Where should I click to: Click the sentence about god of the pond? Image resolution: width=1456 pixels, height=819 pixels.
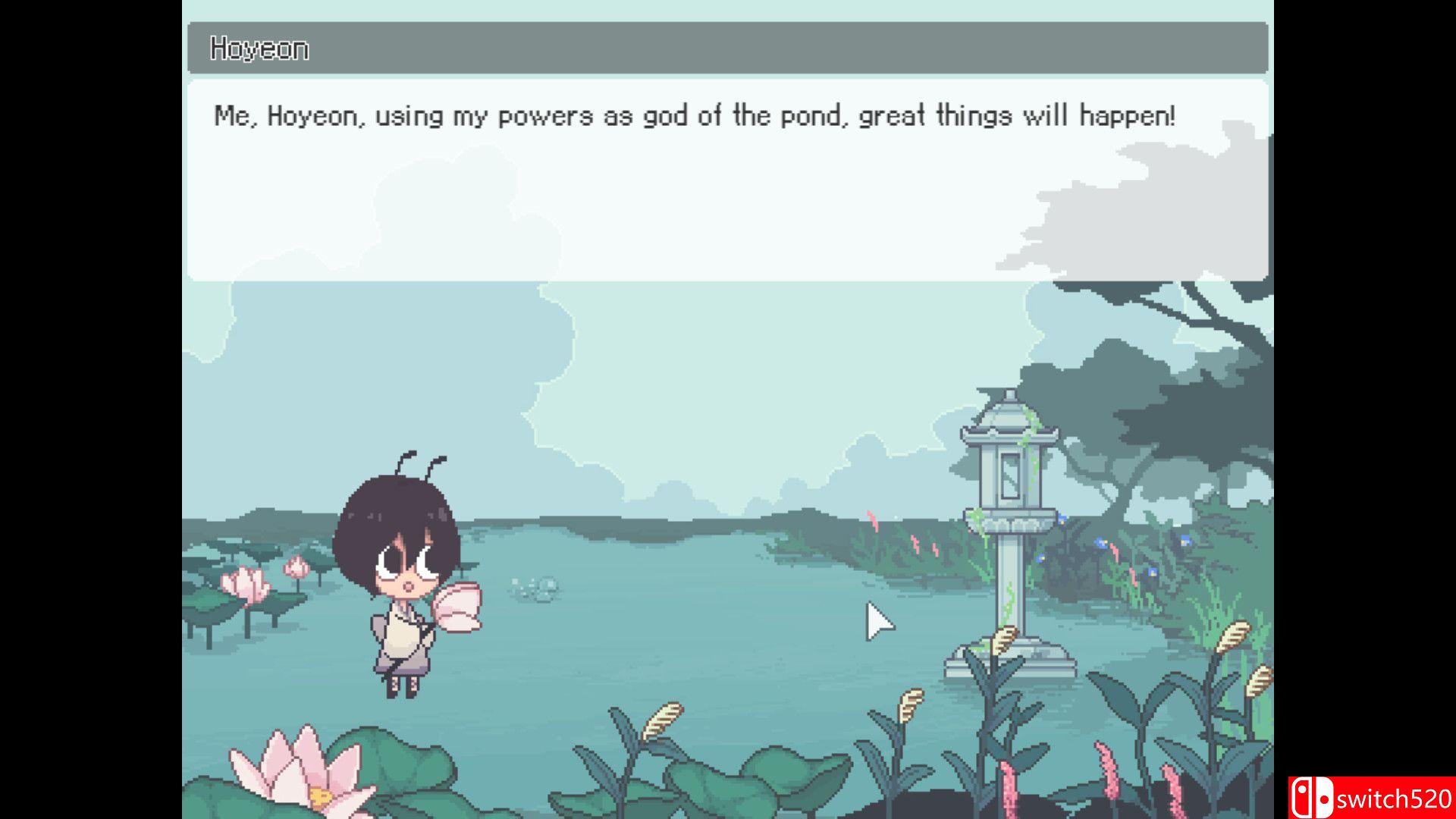(x=694, y=115)
